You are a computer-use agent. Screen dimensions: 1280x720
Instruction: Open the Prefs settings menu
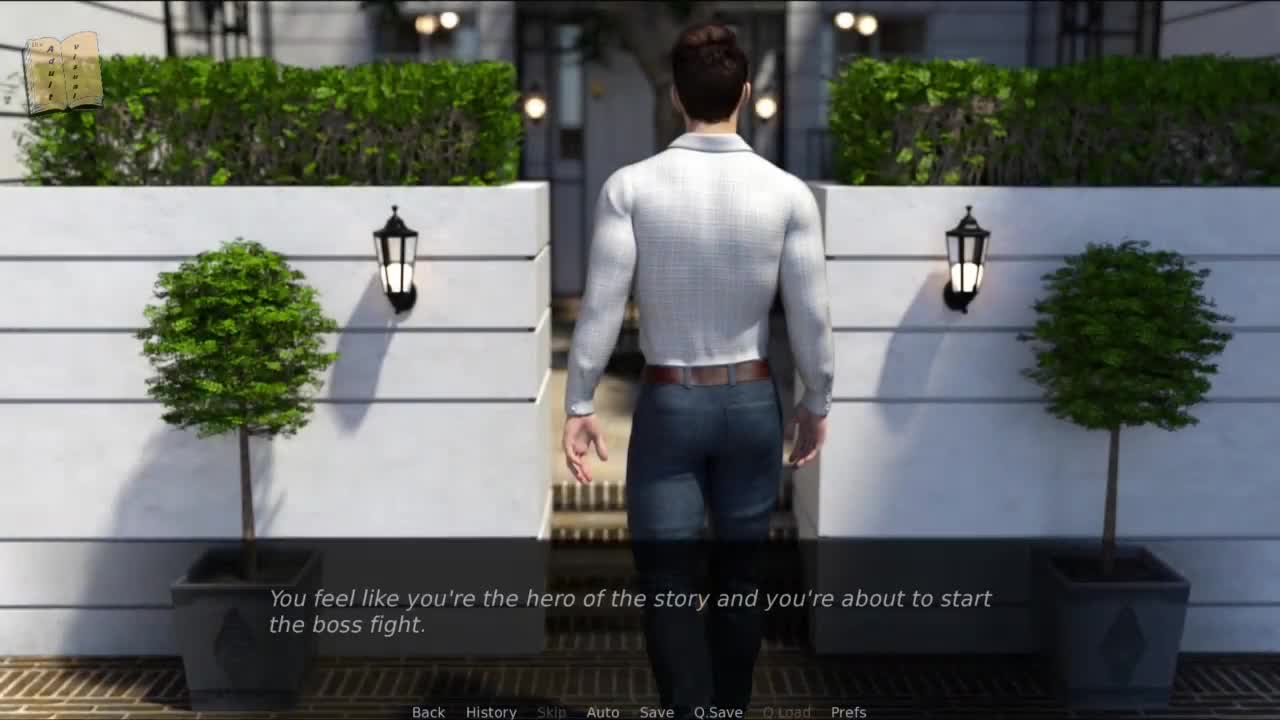848,712
